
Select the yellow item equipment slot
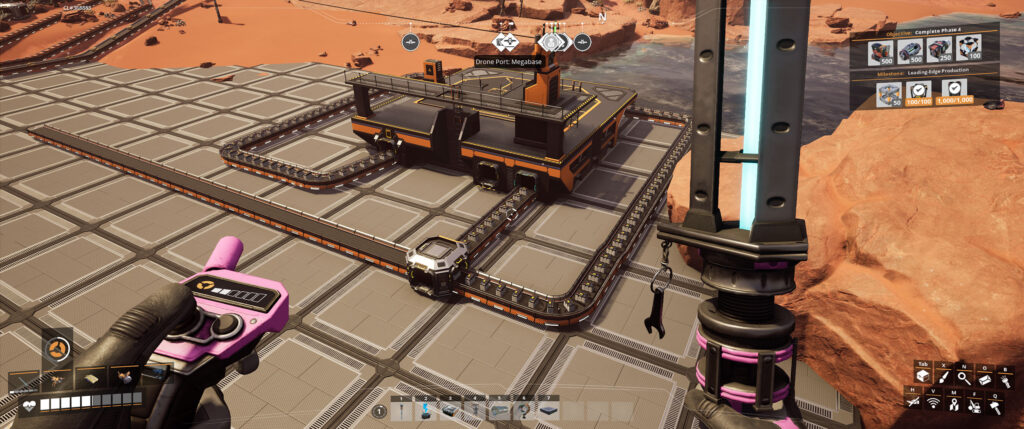[x=91, y=377]
